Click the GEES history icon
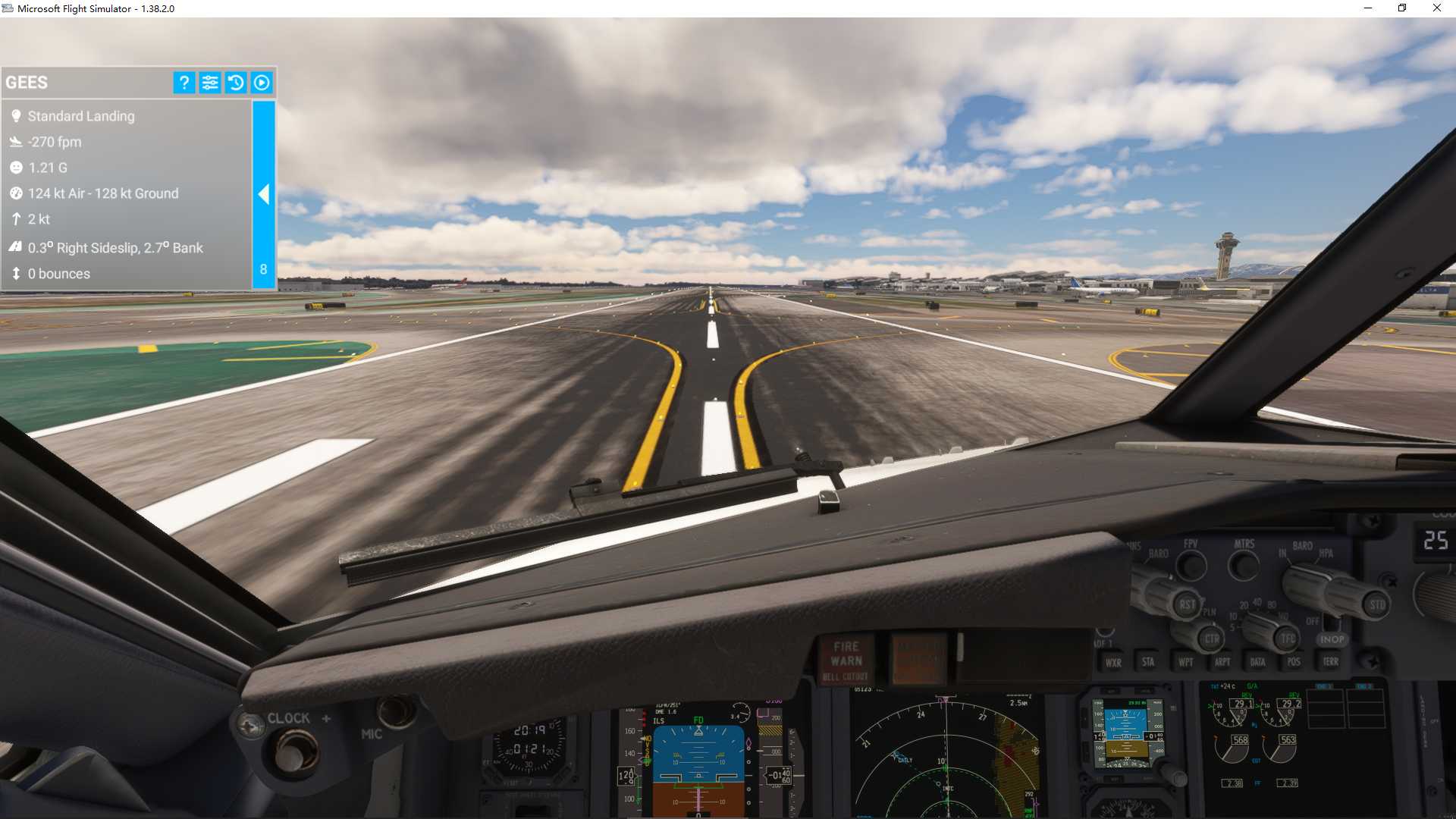Viewport: 1456px width, 819px height. [236, 83]
